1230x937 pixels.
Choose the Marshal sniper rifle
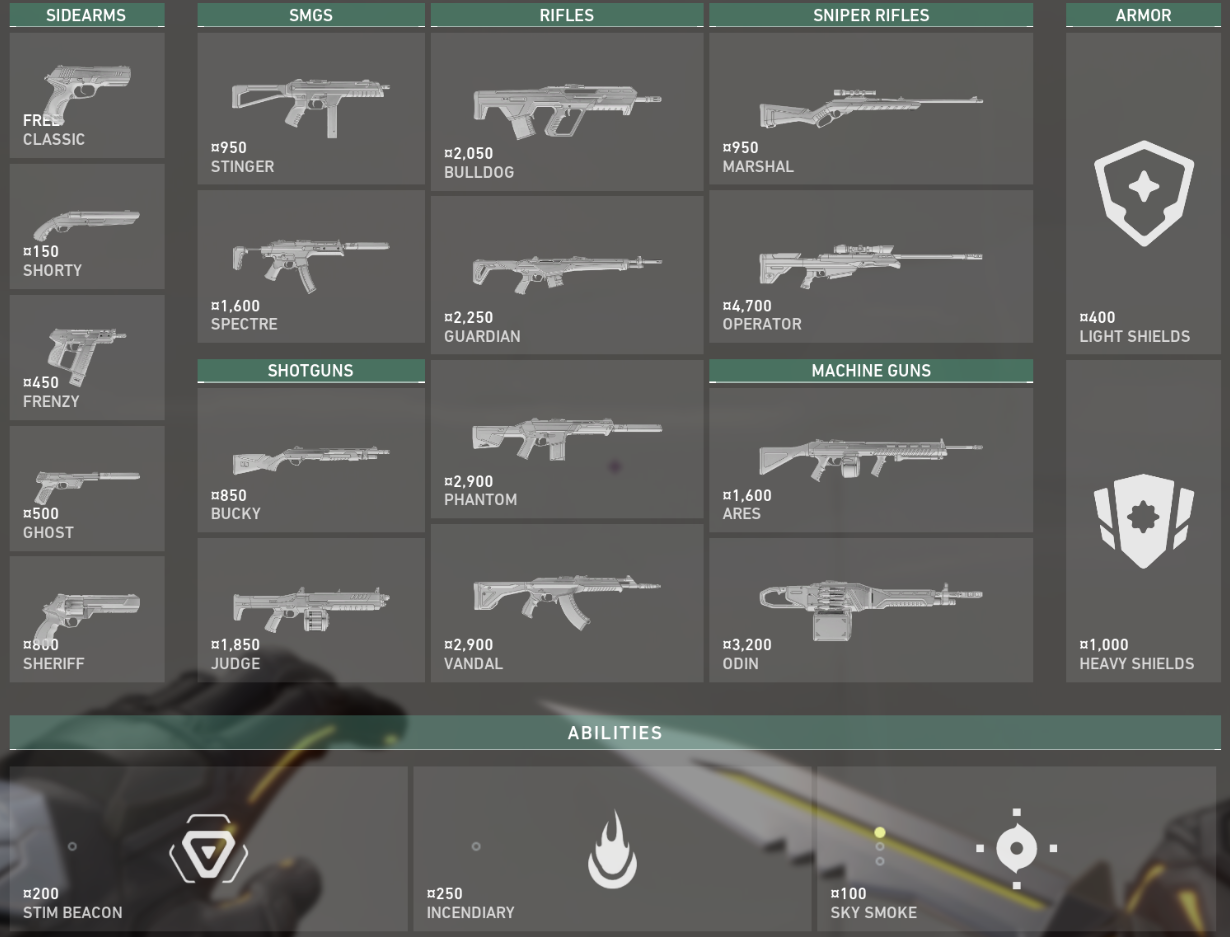(x=871, y=108)
